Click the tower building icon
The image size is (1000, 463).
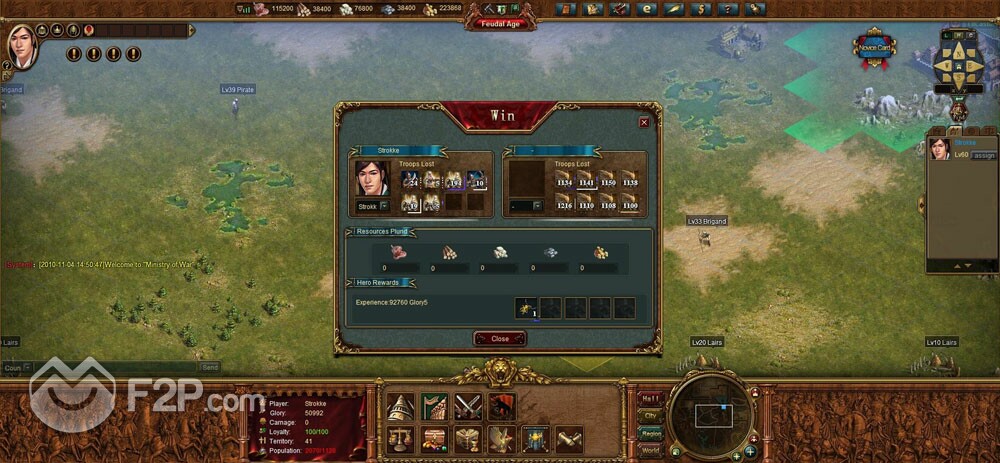pos(400,406)
